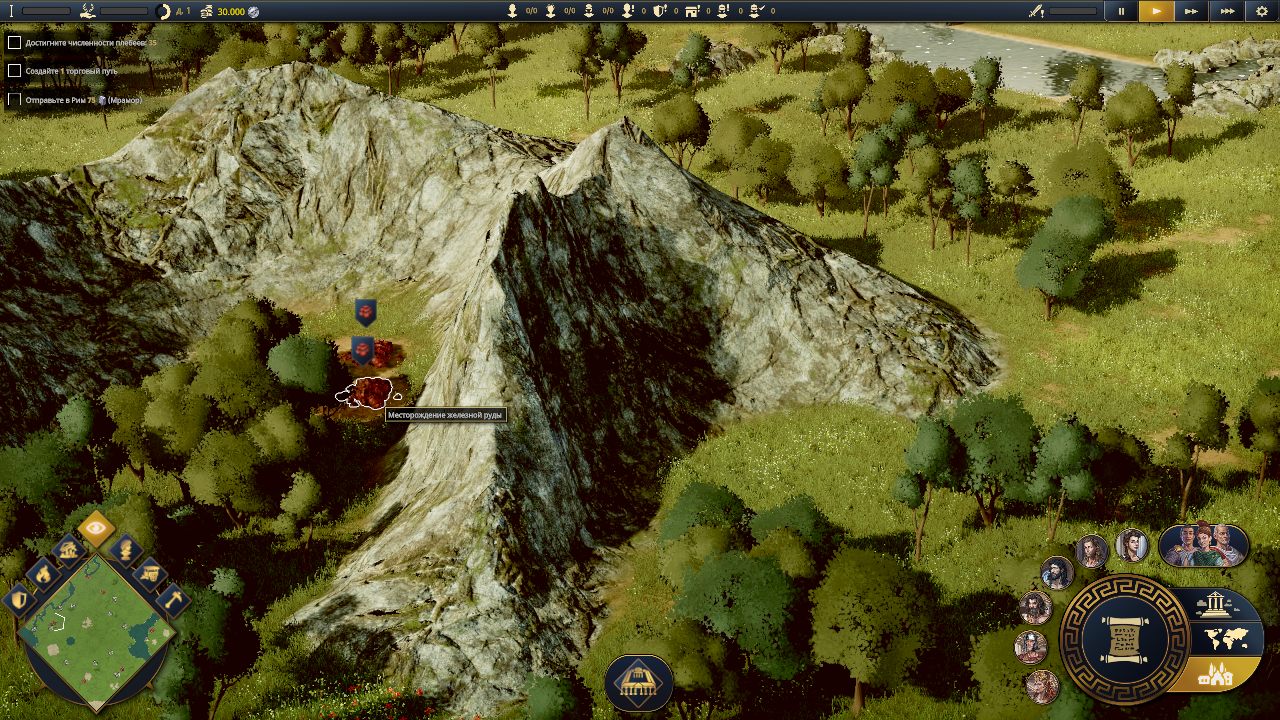Screen dimensions: 1280x720
Task: Switch to double fast-forward speed
Action: click(1191, 11)
